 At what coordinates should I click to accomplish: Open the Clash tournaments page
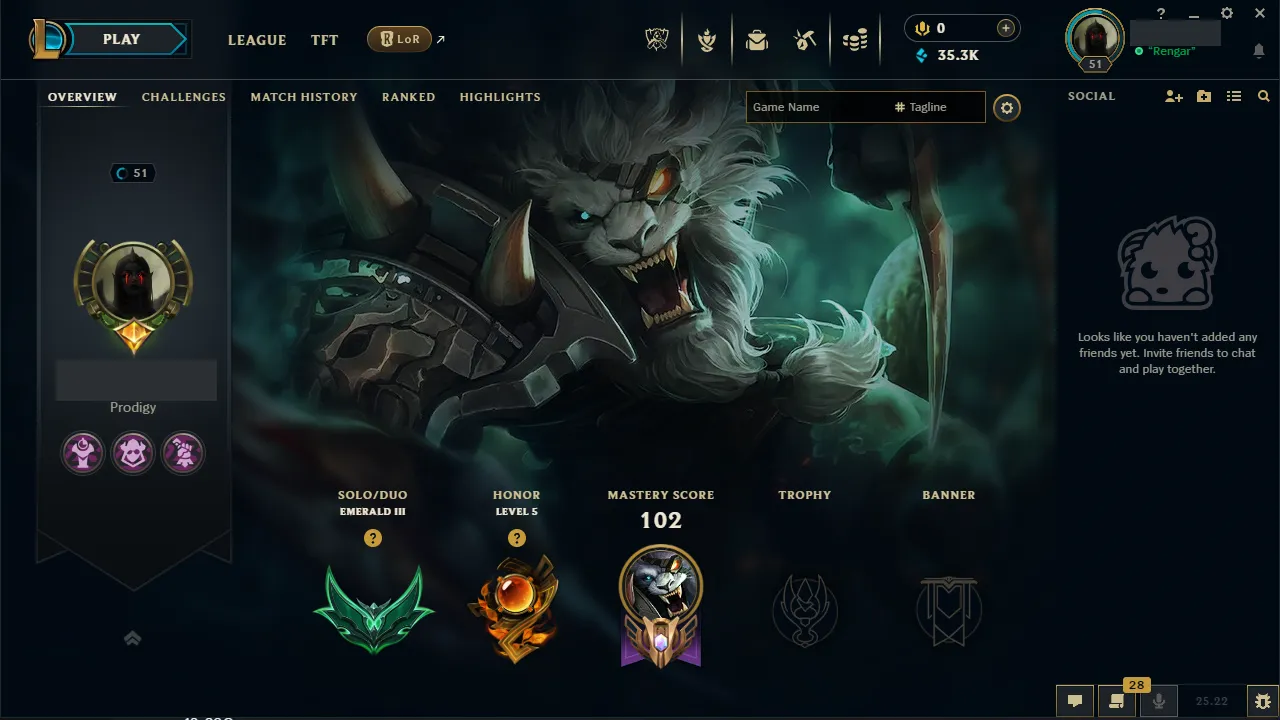click(x=707, y=40)
